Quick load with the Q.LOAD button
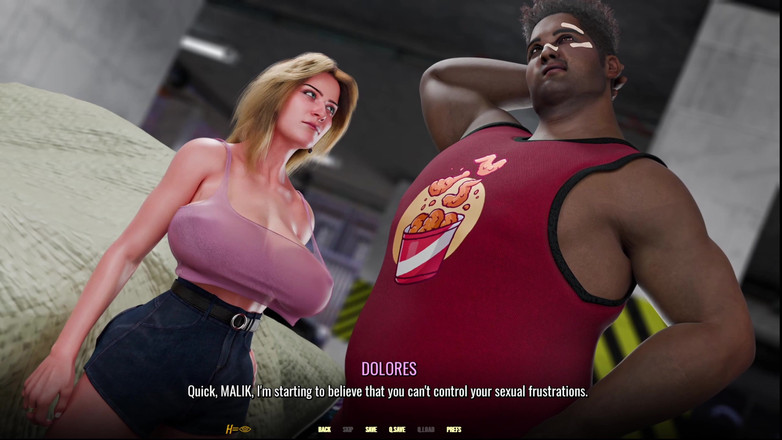 [425, 430]
